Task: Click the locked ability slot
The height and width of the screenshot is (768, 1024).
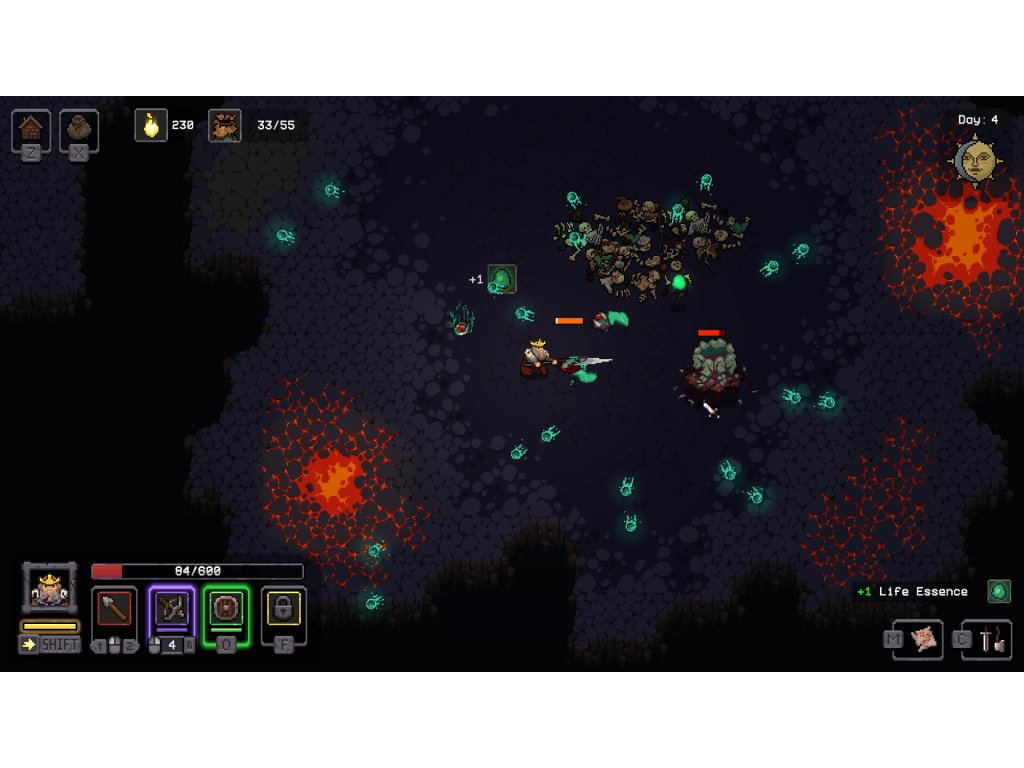Action: tap(284, 609)
